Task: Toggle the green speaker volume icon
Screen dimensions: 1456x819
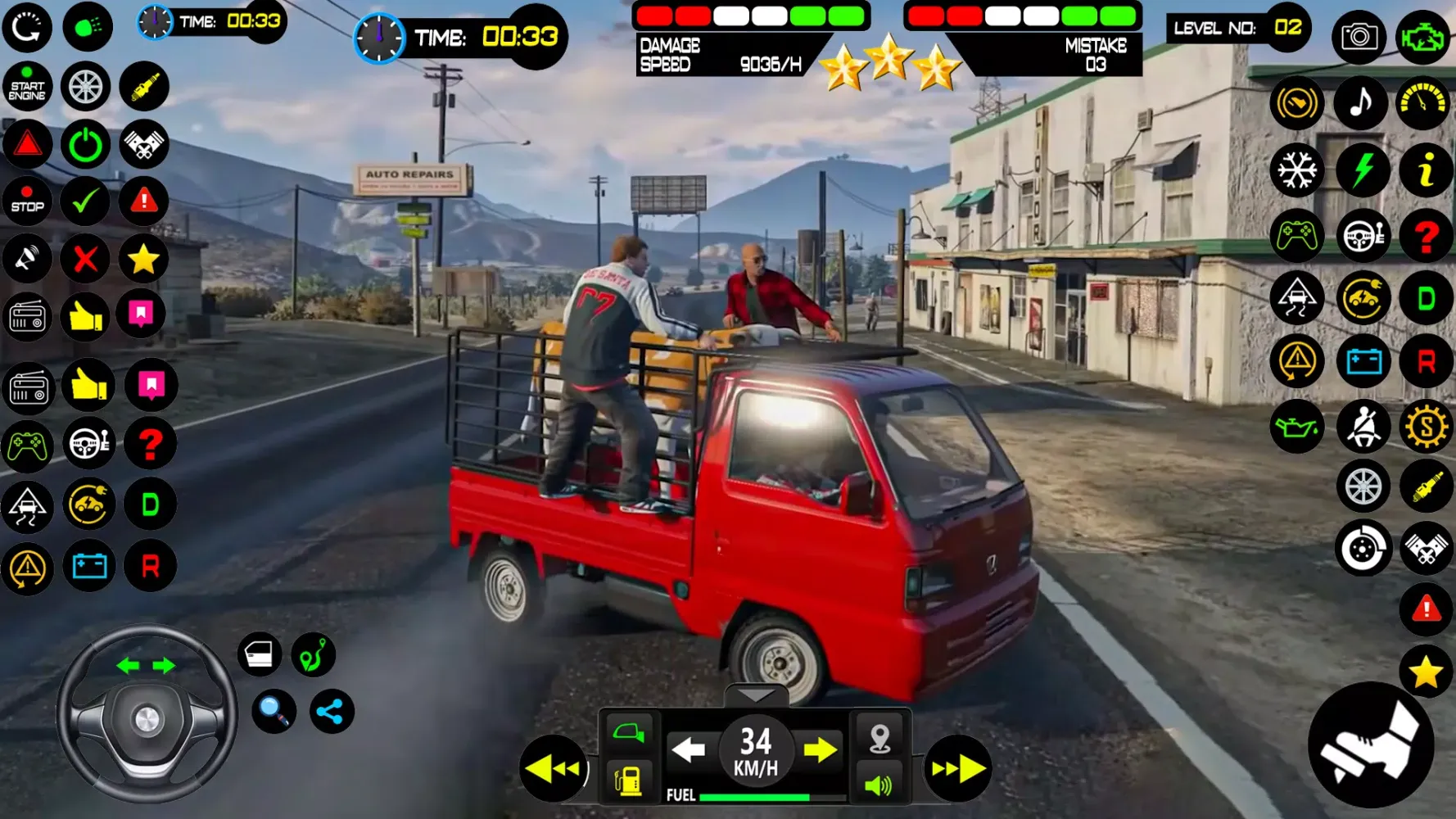Action: pyautogui.click(x=879, y=785)
